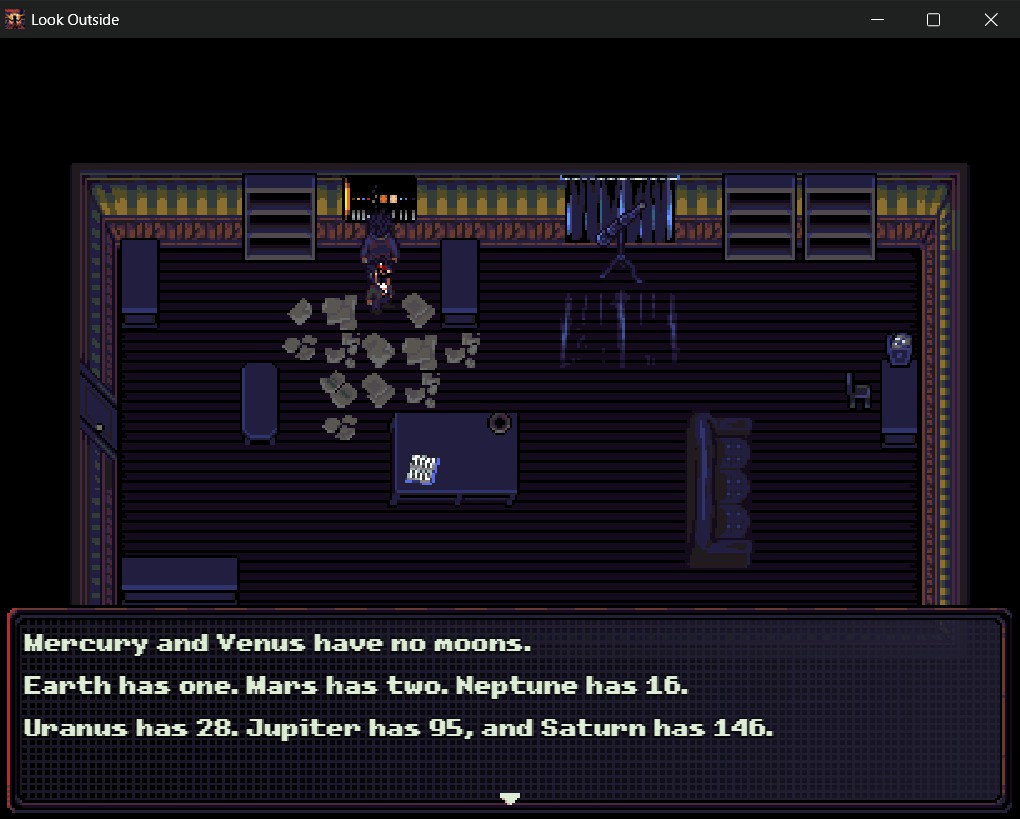Advance dialogue using the down arrow indicator
The image size is (1020, 819).
pos(510,798)
